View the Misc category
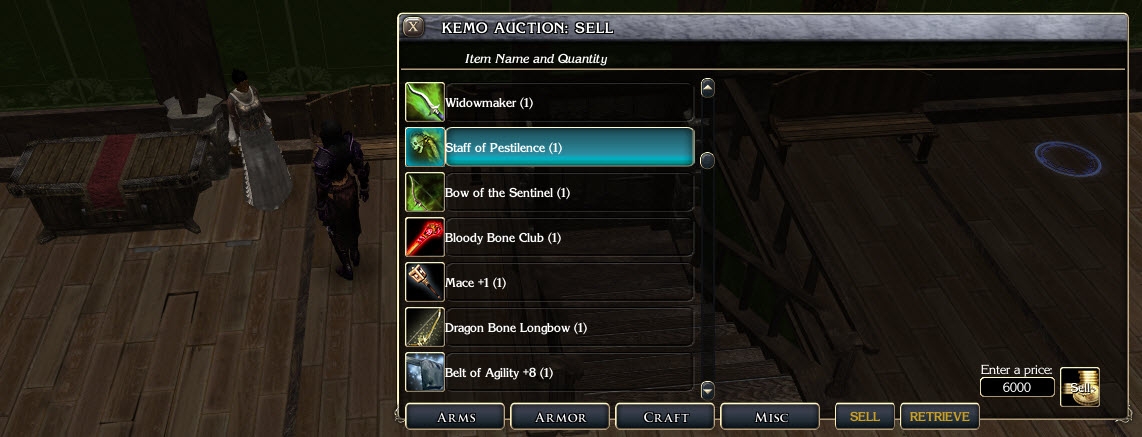Image resolution: width=1142 pixels, height=437 pixels. [x=769, y=416]
